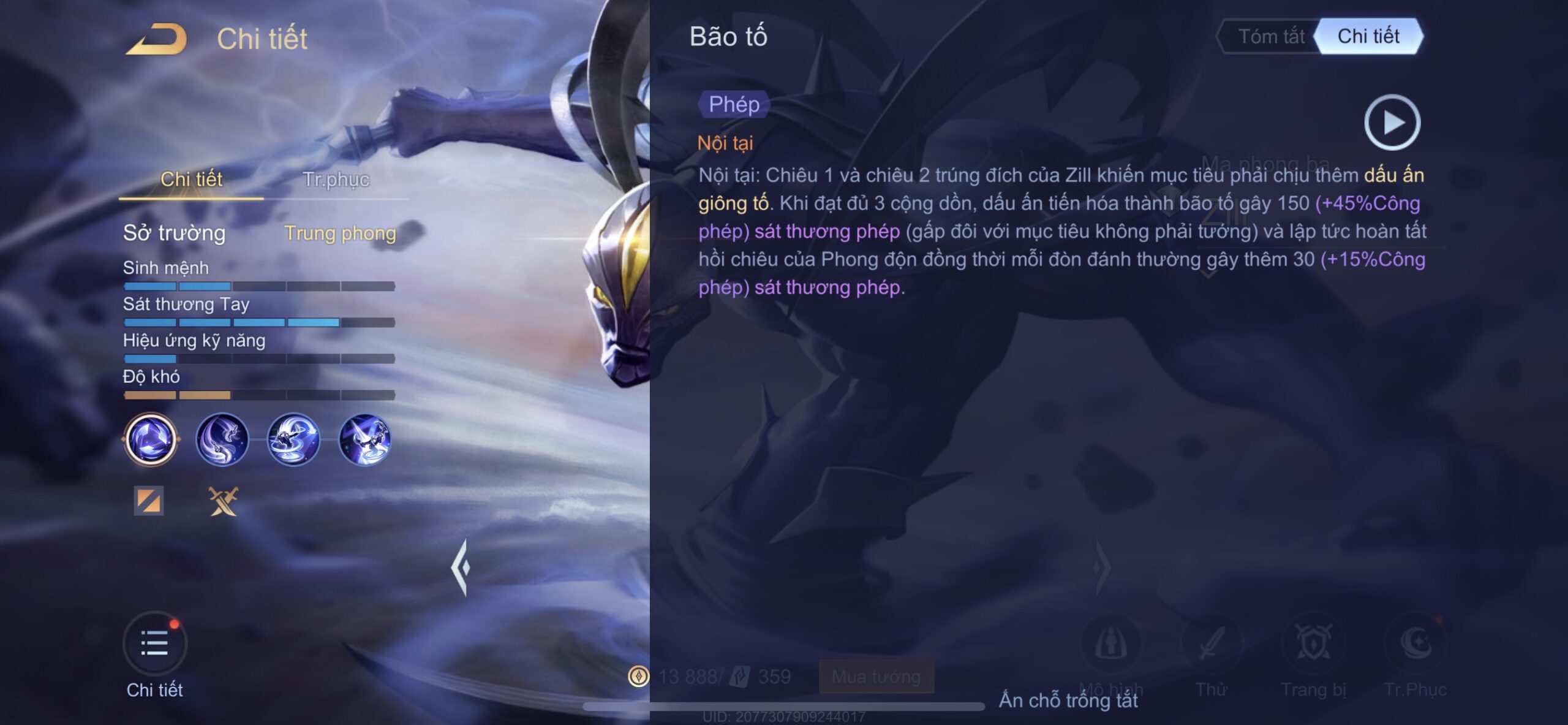The image size is (1568, 725).
Task: Show the crescent blade skill icon details
Action: click(222, 439)
